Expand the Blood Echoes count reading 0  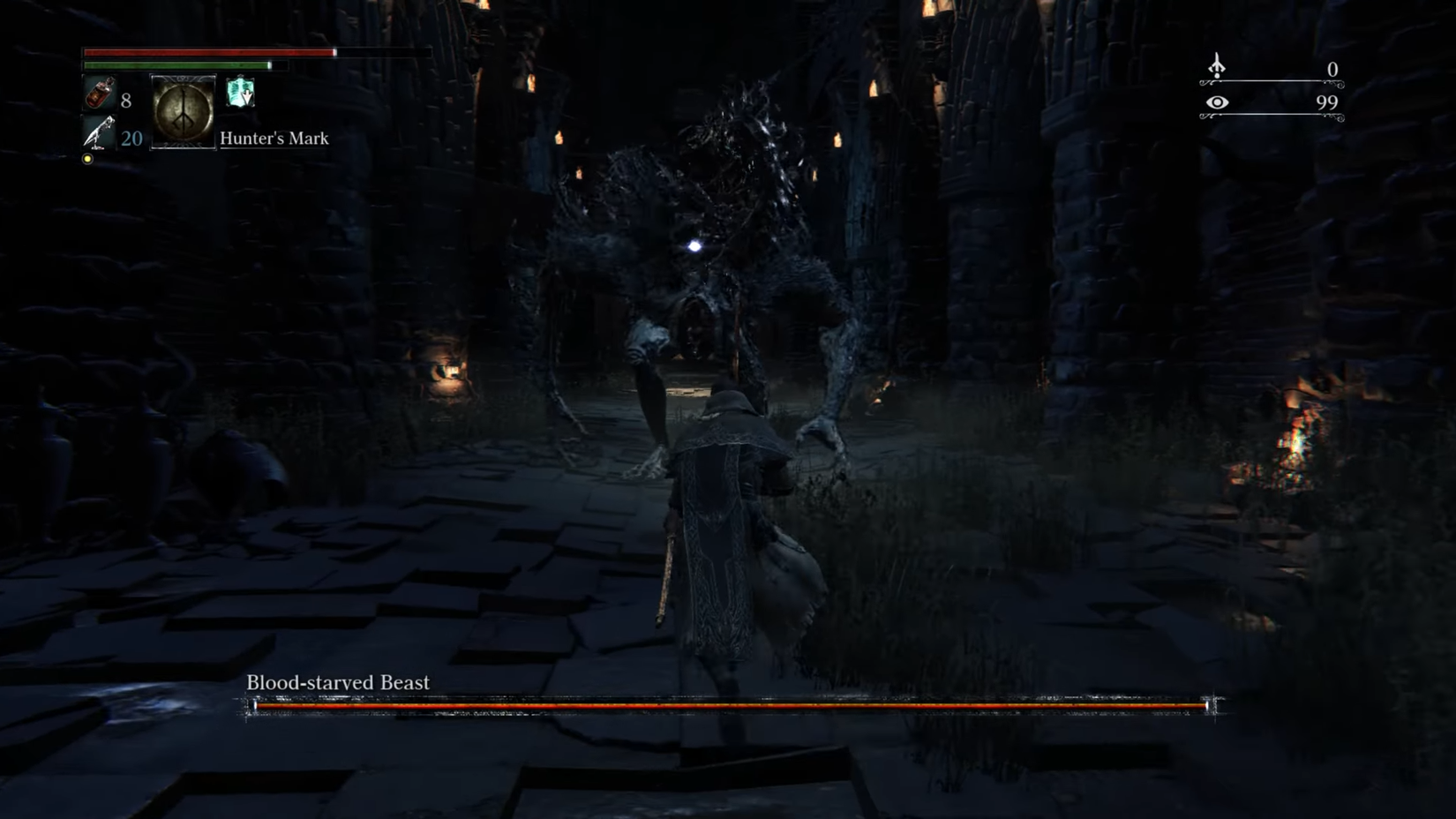tap(1333, 70)
